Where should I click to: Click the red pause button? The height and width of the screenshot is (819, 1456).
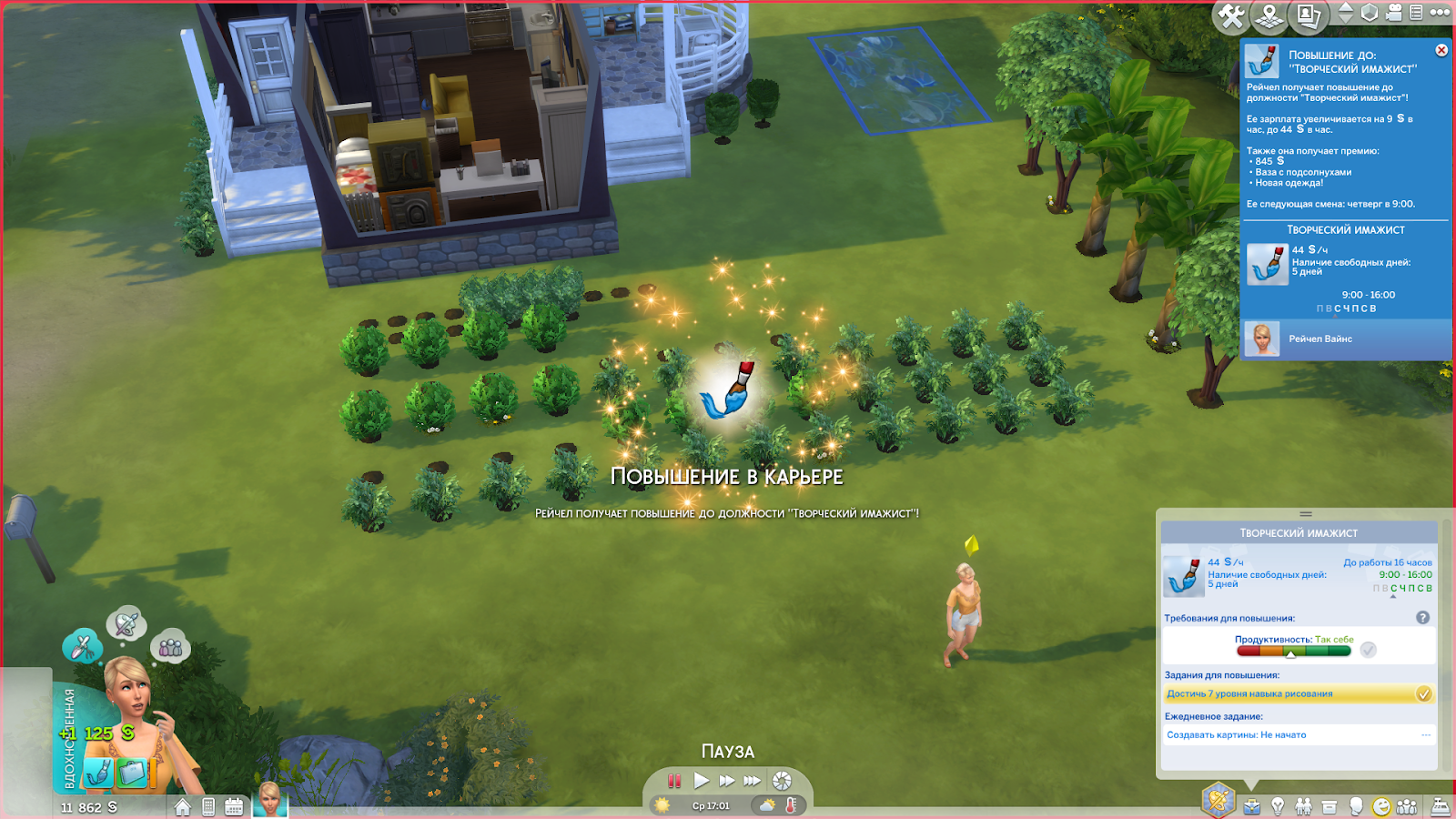click(x=674, y=781)
